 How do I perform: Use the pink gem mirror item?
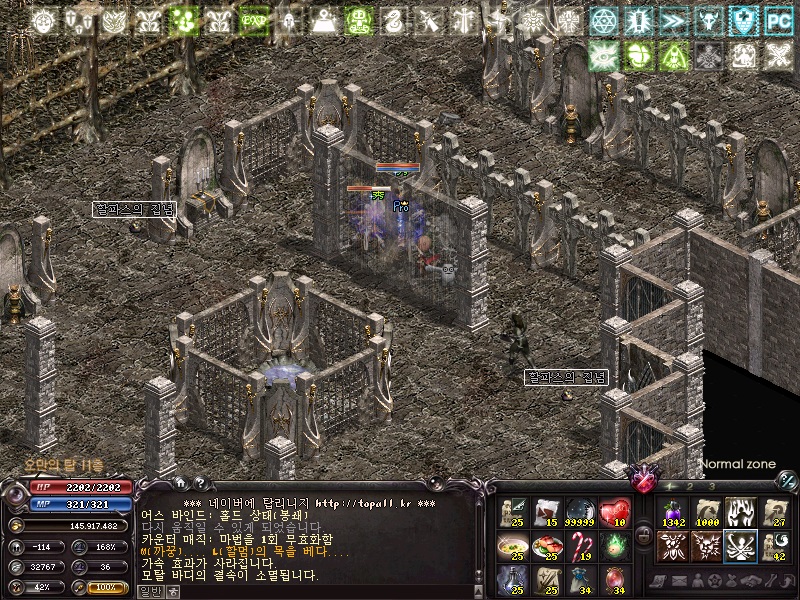pos(614,580)
